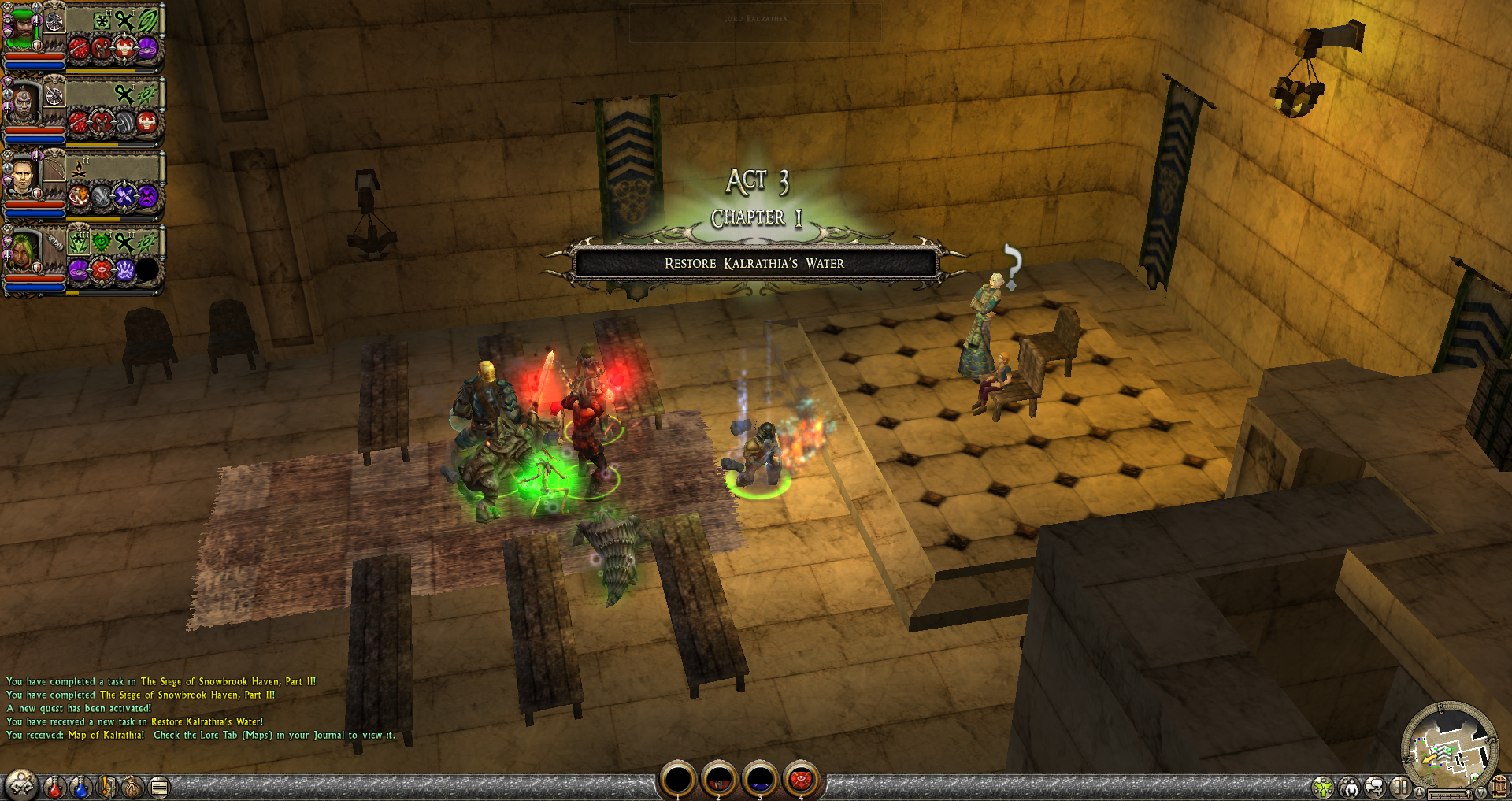Open the character inventory button
The height and width of the screenshot is (801, 1512).
21,786
